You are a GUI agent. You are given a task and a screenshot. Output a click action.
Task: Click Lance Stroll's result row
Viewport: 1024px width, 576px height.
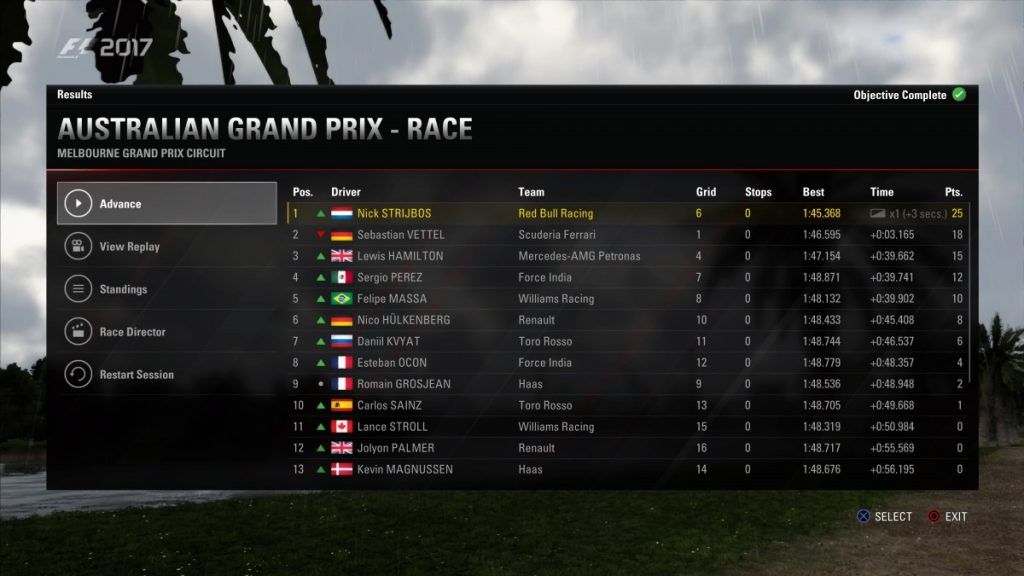click(628, 427)
